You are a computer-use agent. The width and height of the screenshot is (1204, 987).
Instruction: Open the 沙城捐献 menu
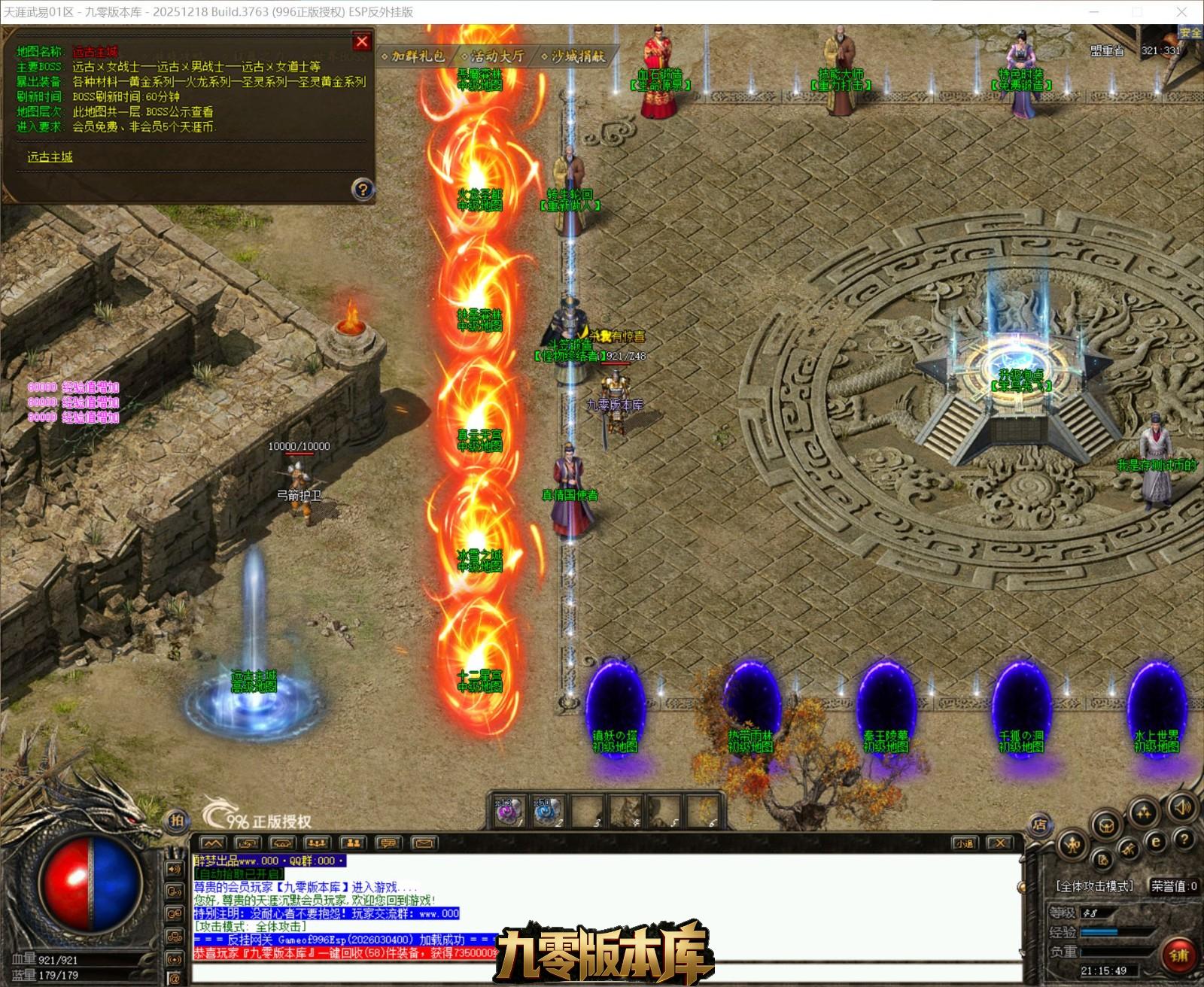click(x=576, y=56)
